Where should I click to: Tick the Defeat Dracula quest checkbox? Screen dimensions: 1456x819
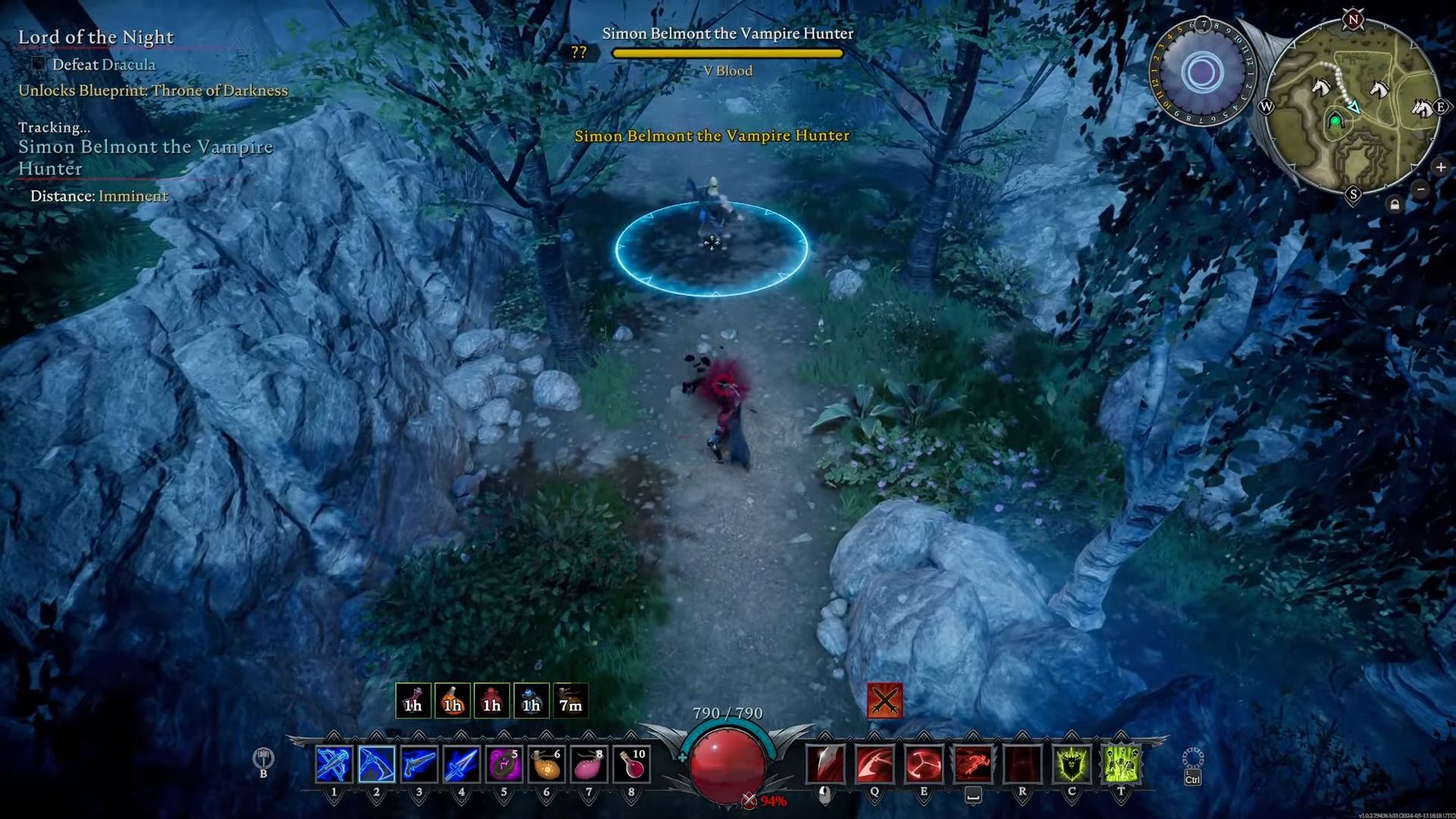[x=38, y=64]
